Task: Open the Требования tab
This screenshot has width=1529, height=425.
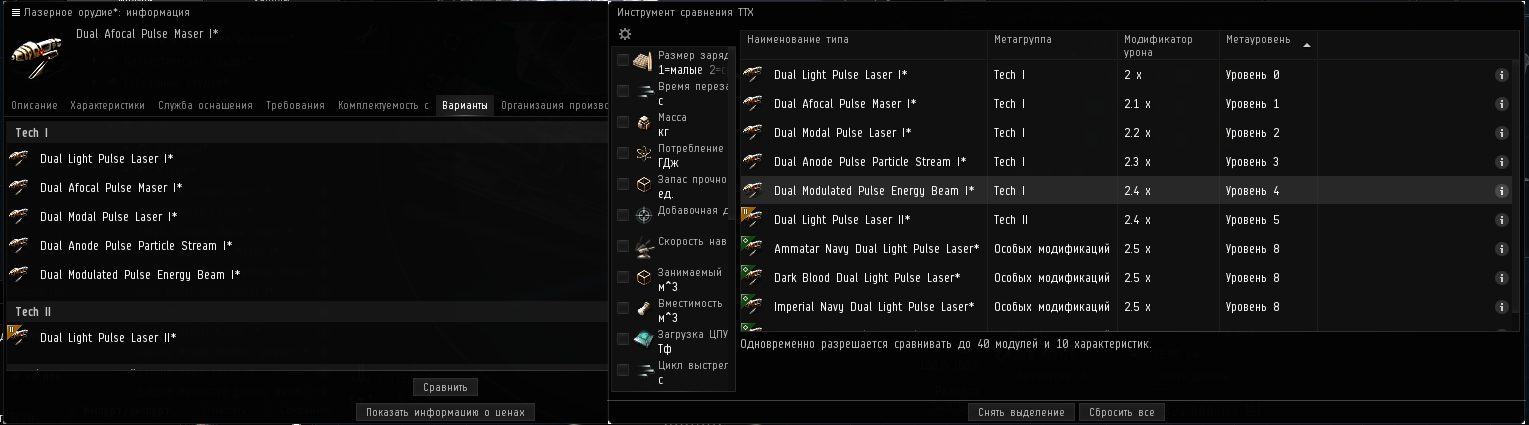Action: click(x=295, y=105)
